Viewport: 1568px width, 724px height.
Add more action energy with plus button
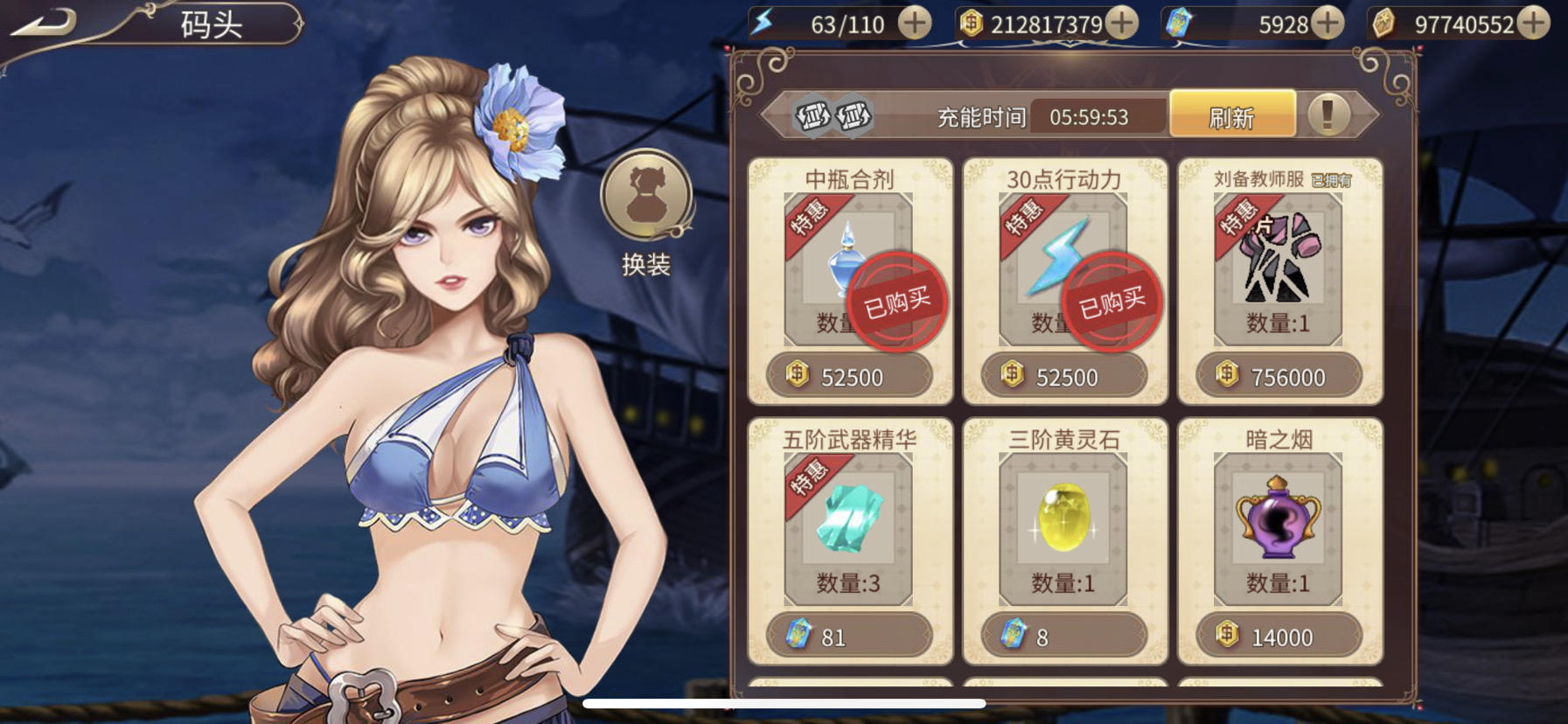click(915, 24)
